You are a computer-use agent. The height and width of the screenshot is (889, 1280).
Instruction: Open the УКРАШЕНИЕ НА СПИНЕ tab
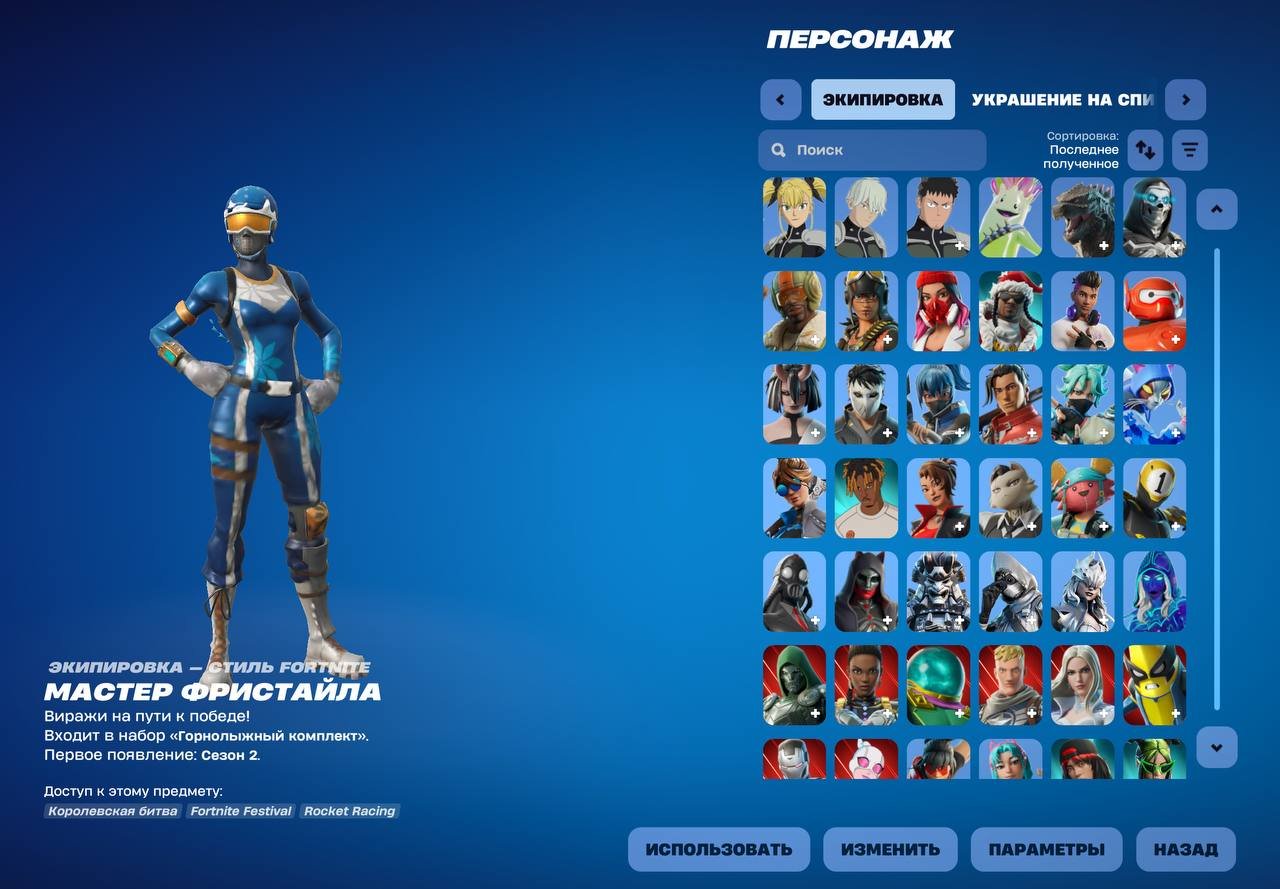[x=1048, y=99]
